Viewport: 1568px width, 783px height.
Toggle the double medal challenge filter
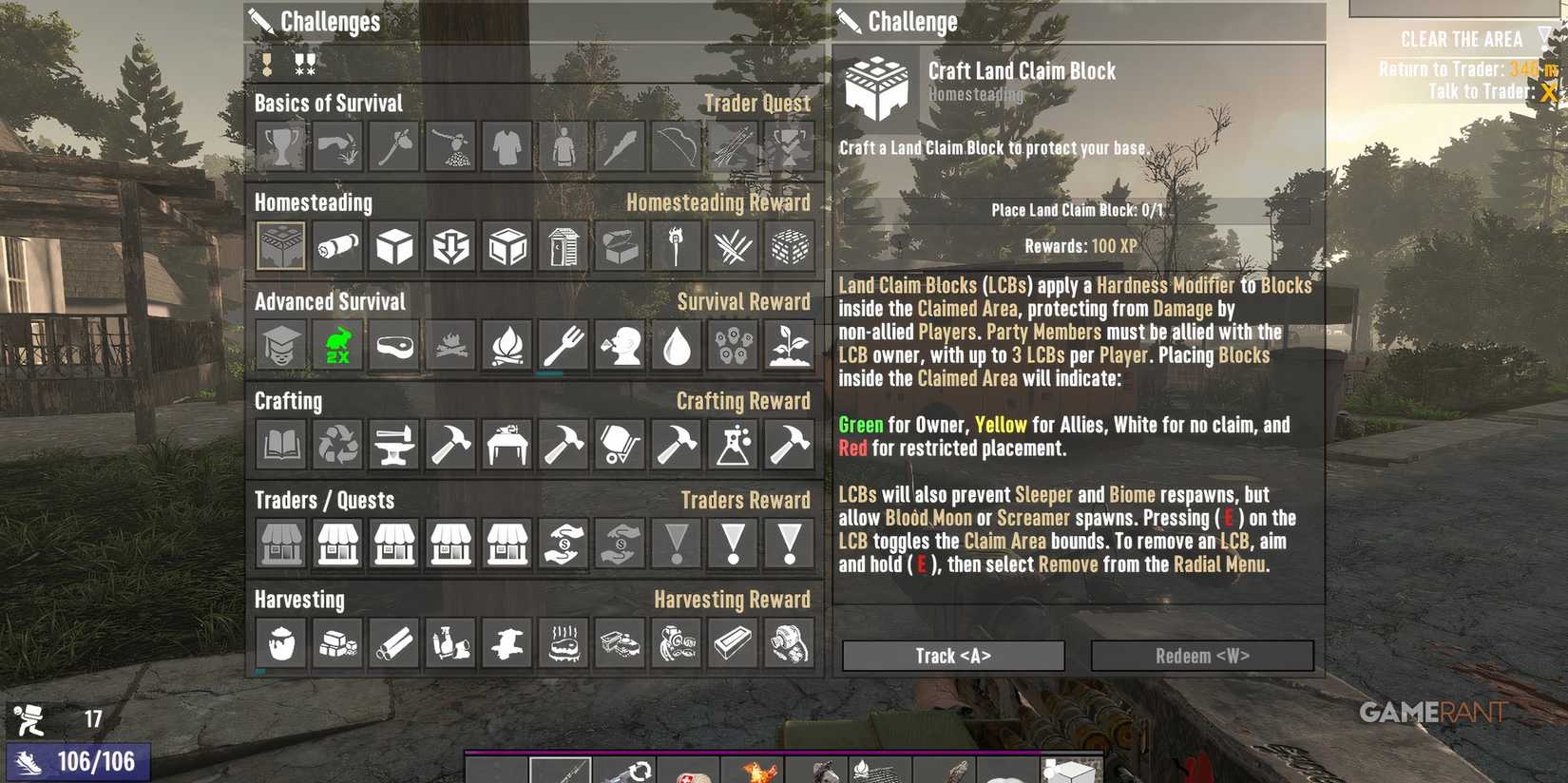pos(304,65)
